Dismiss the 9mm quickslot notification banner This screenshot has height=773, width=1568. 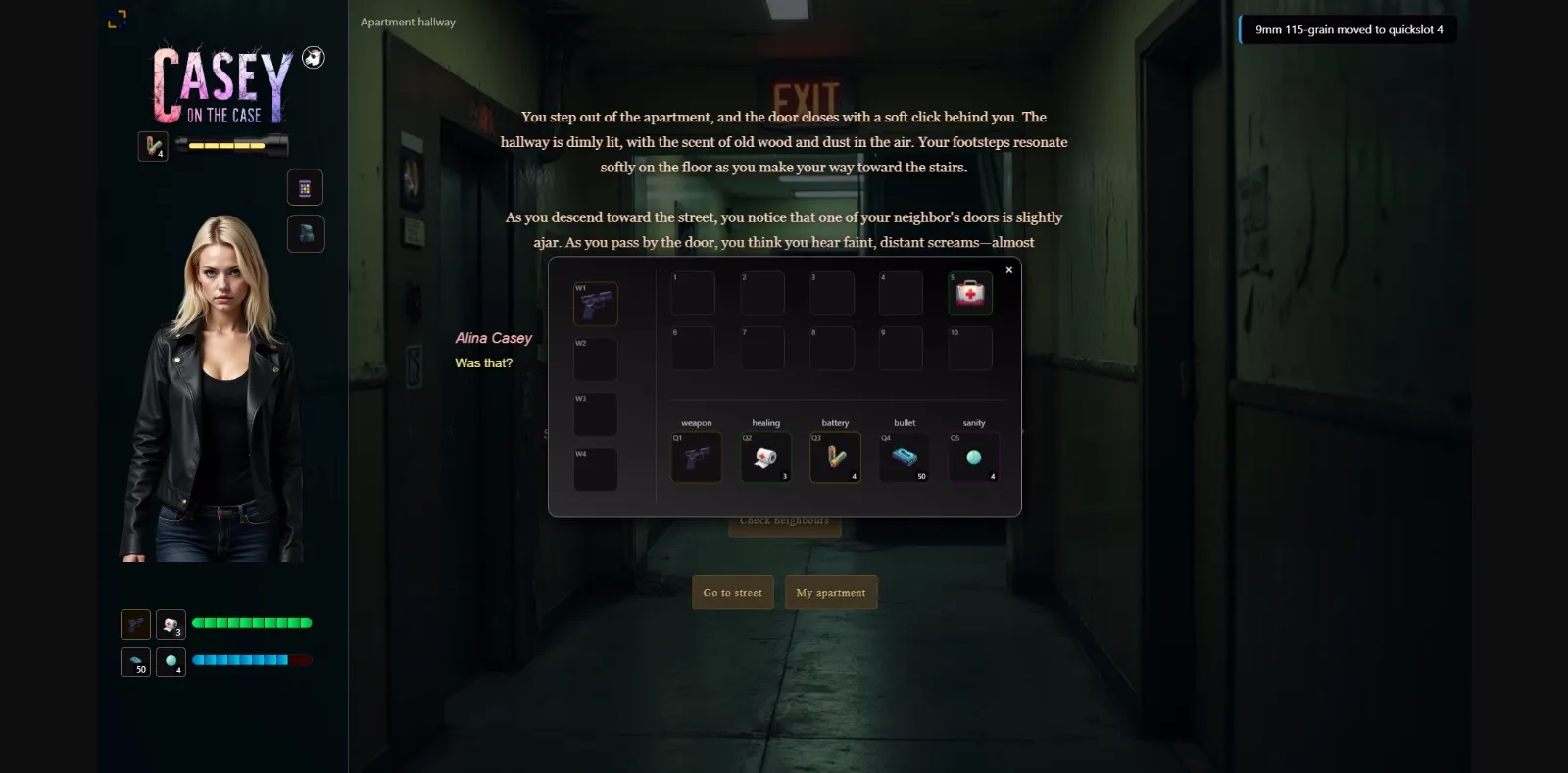(1347, 29)
